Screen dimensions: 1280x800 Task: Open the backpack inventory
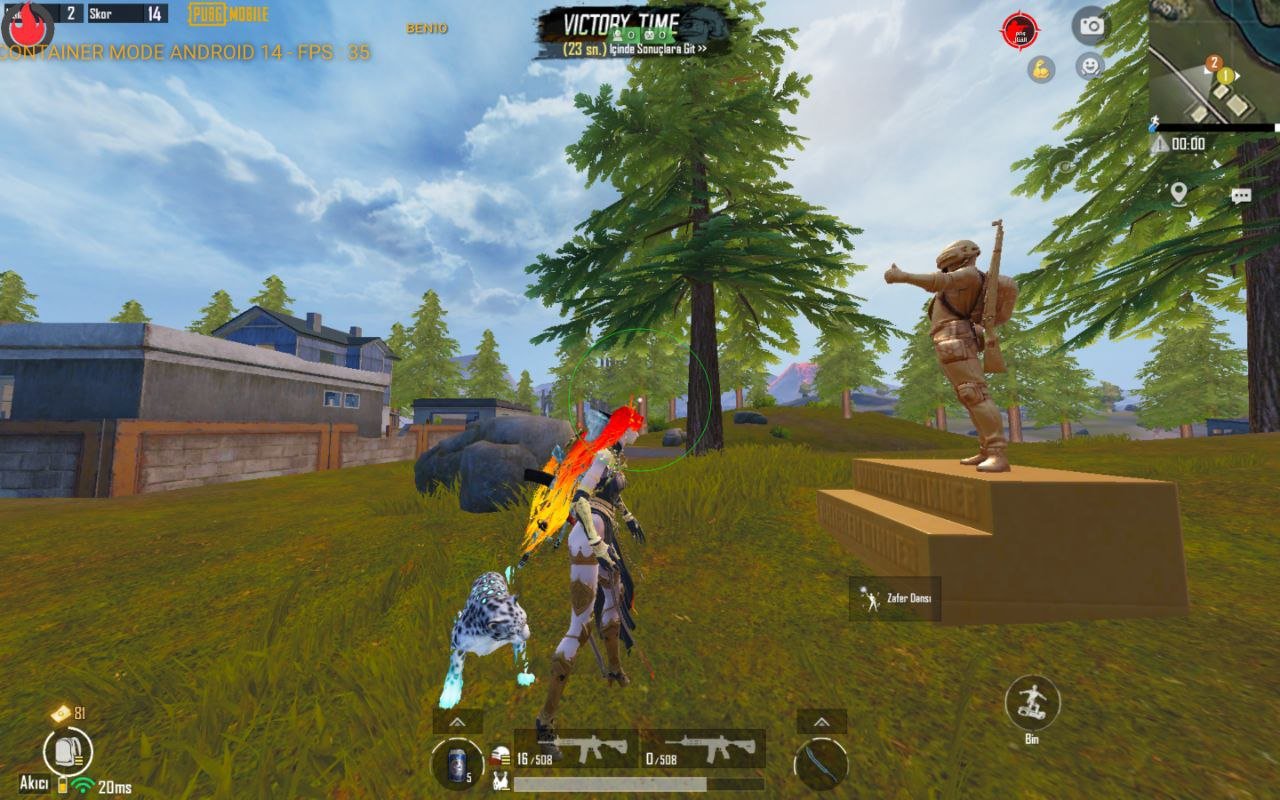coord(68,751)
